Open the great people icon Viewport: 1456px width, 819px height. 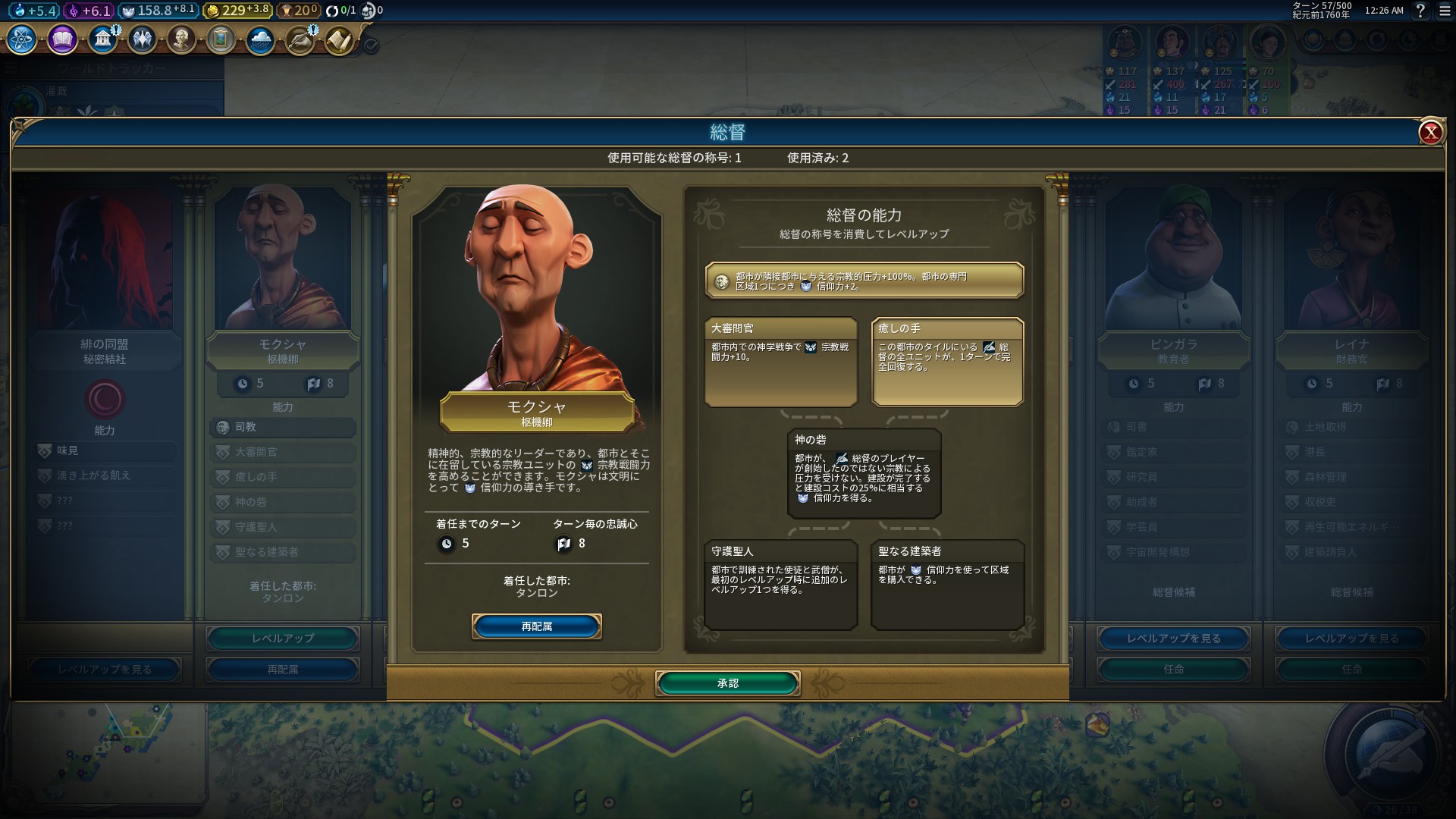pos(181,39)
